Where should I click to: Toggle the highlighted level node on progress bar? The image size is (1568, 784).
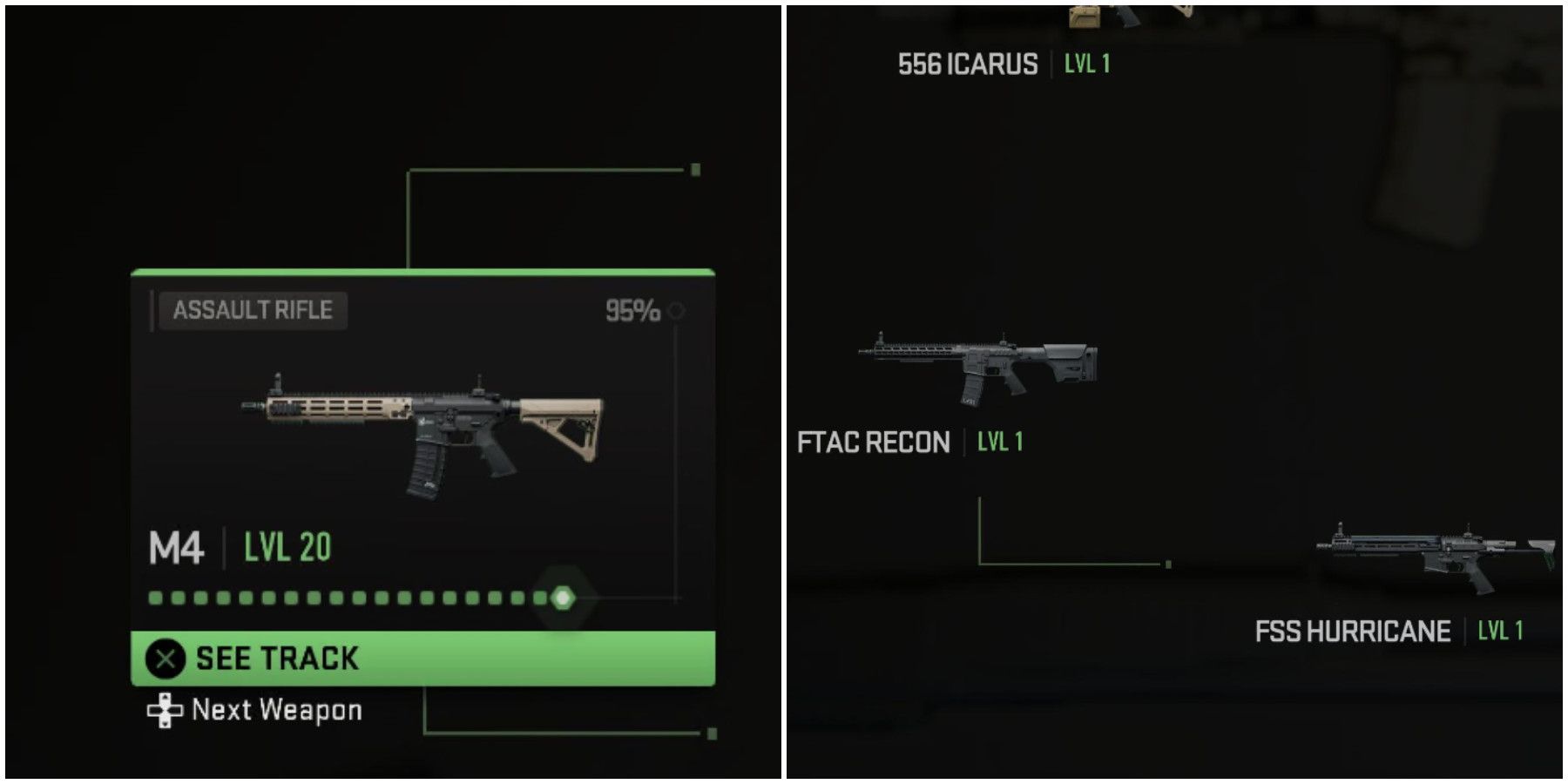[x=561, y=598]
